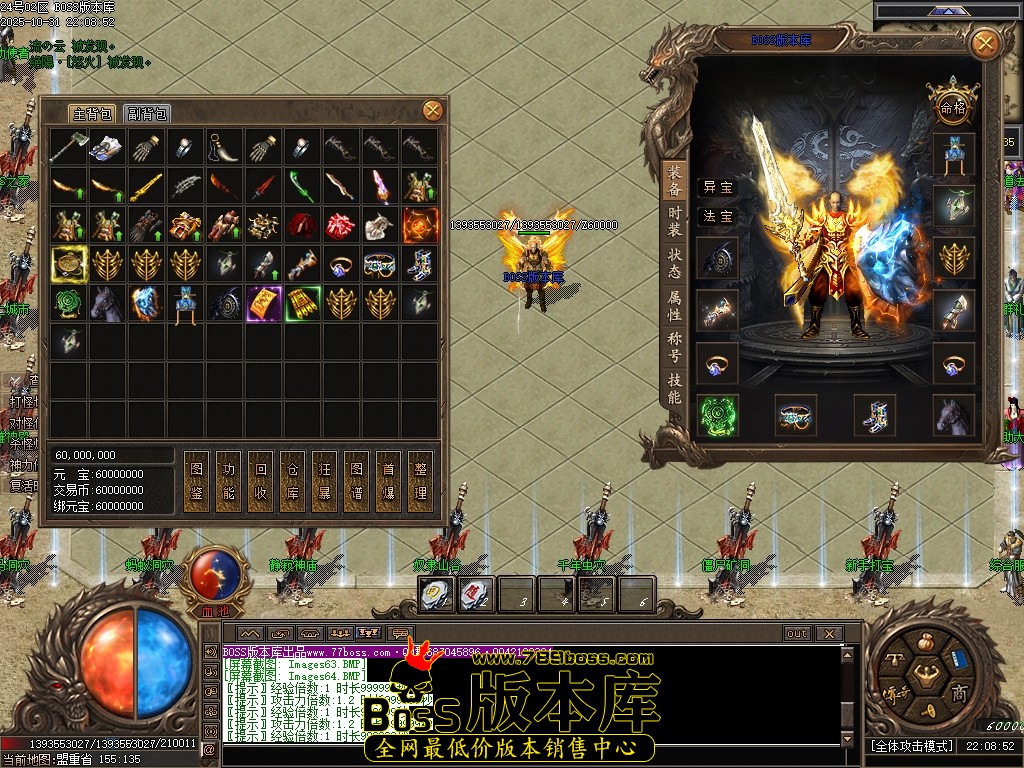Open the 属性 attributes tab
The height and width of the screenshot is (768, 1024).
click(675, 305)
